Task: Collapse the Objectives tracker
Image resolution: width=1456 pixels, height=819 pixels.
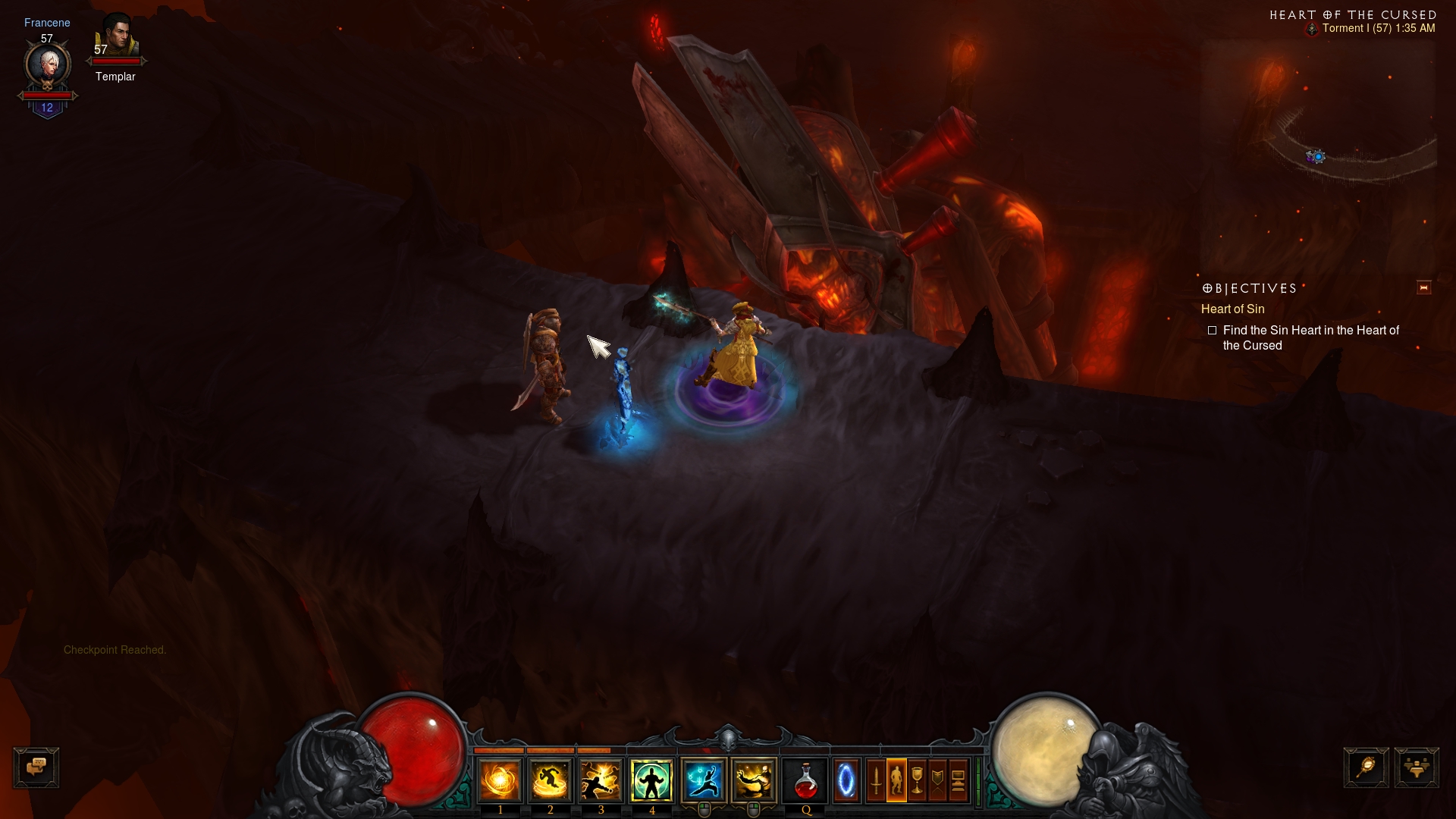Action: coord(1423,288)
